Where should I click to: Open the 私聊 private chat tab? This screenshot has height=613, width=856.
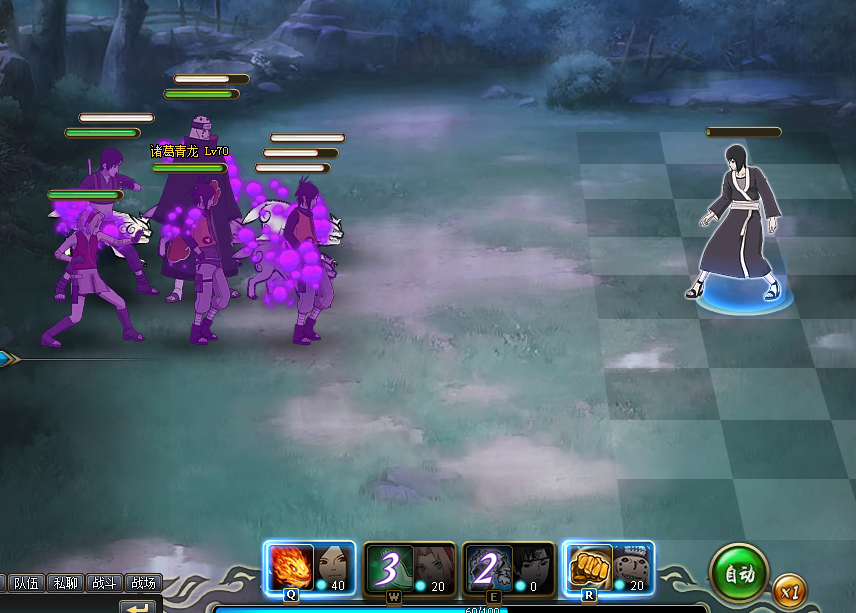66,583
